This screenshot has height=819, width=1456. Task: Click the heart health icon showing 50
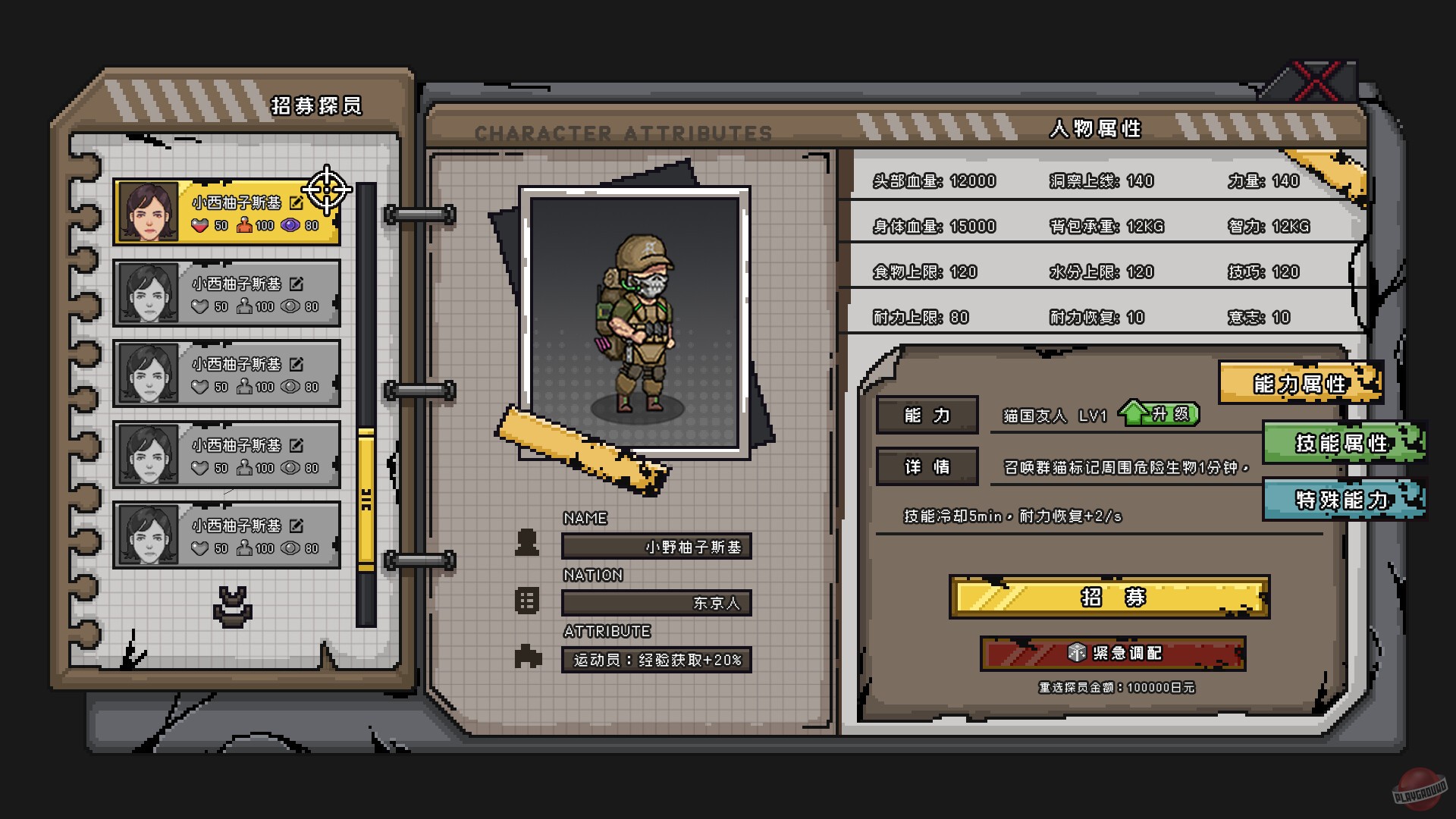[199, 225]
